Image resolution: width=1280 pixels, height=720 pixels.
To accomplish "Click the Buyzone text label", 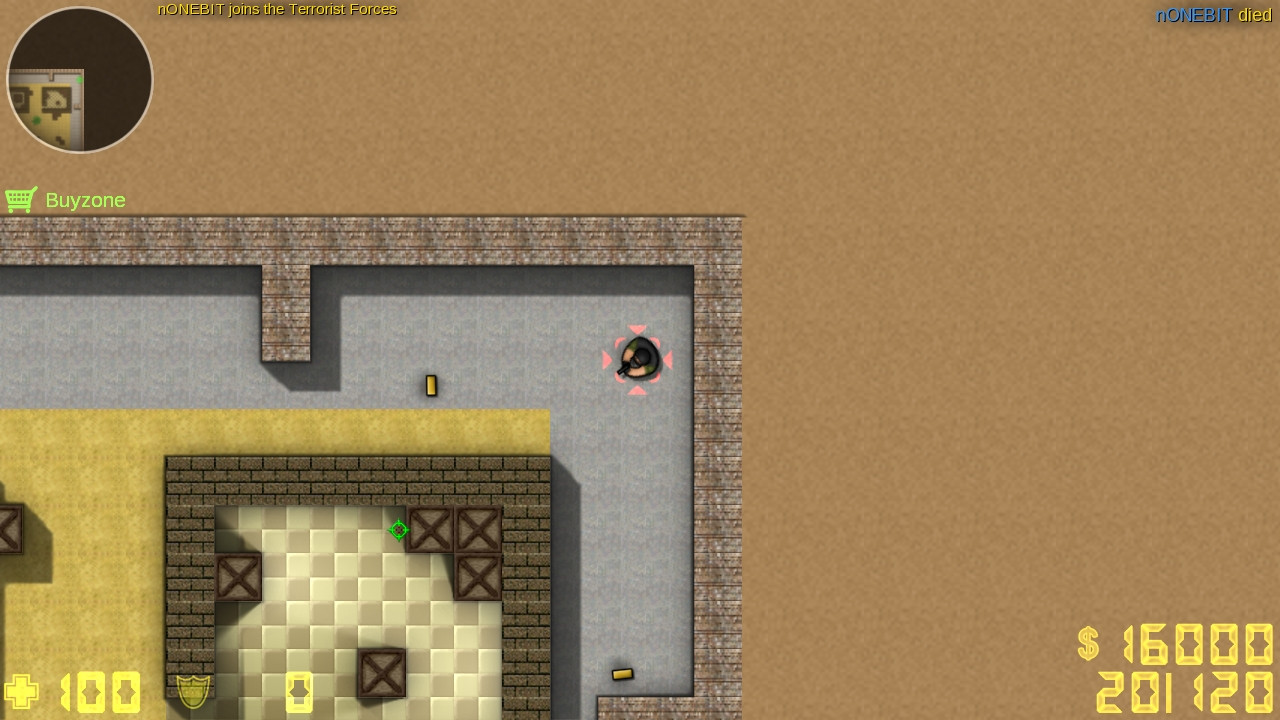I will click(x=85, y=200).
